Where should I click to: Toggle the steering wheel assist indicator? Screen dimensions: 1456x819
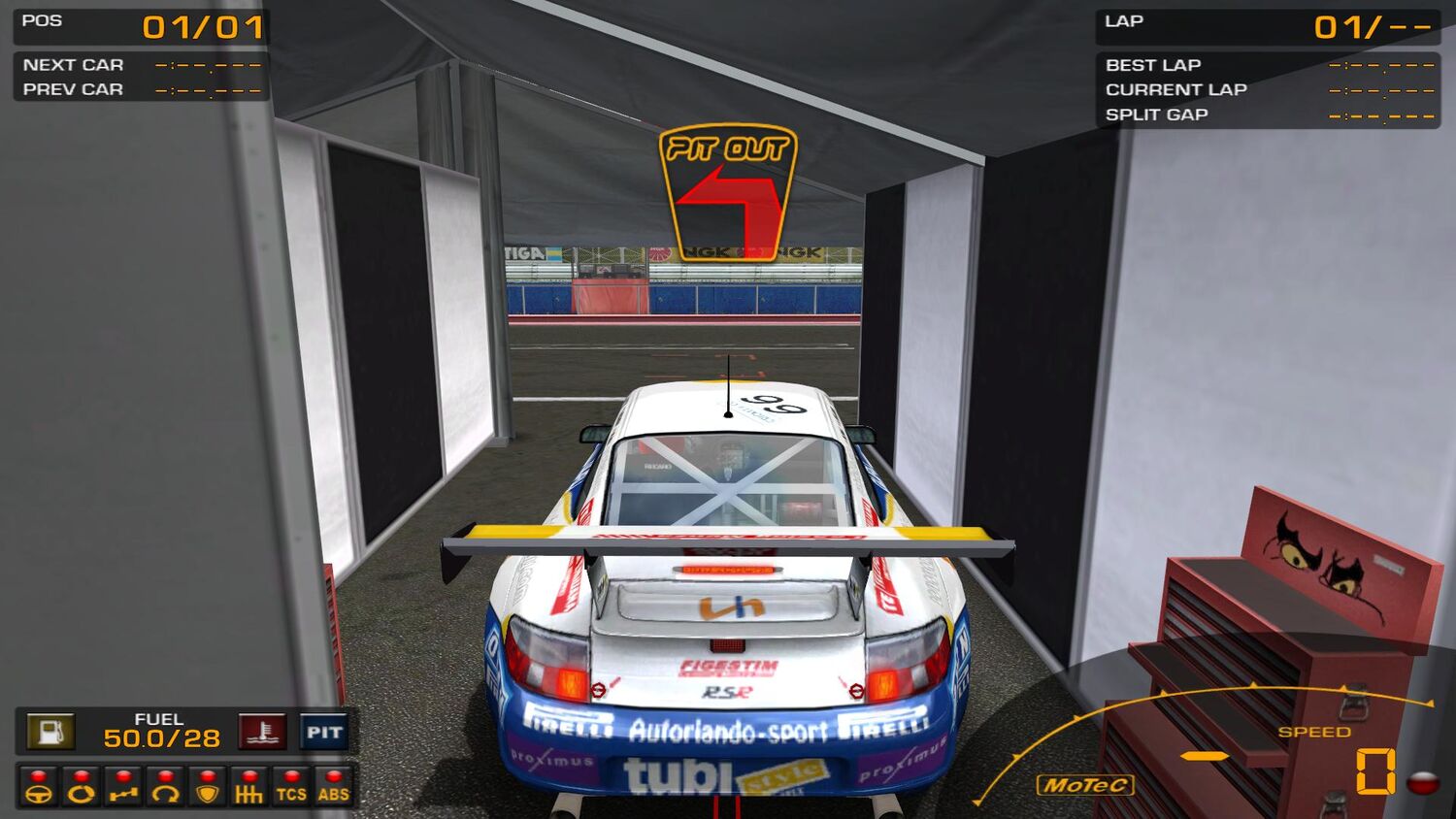pos(39,787)
